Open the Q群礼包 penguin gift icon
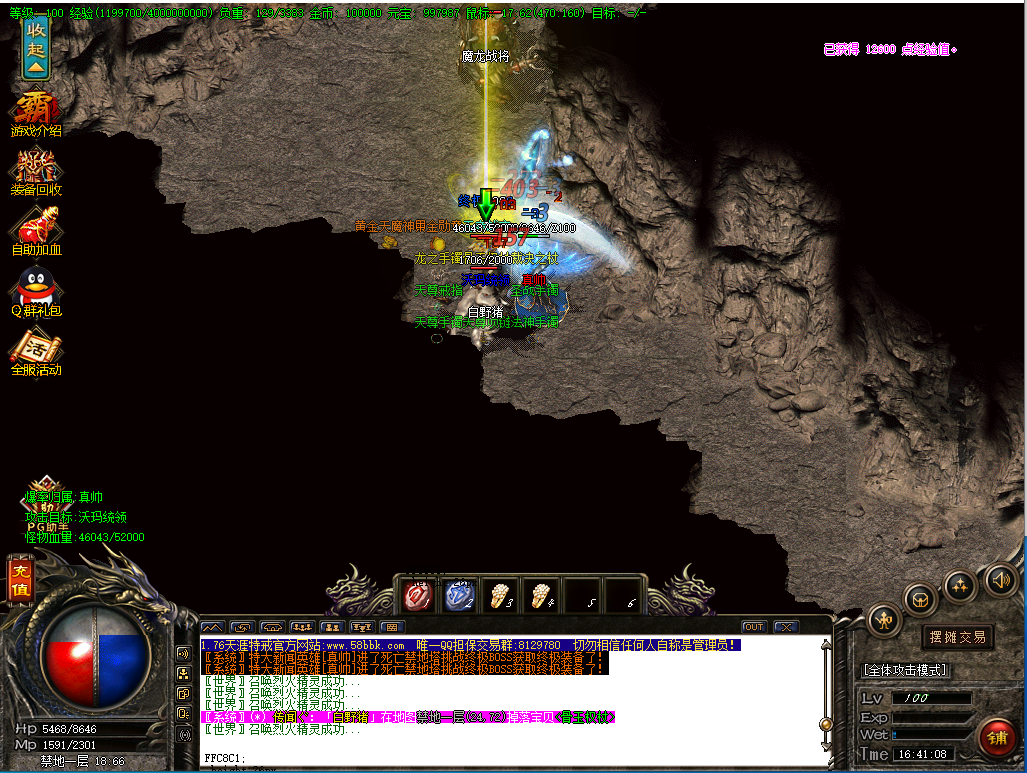Screen dimensions: 1027x773 coord(36,293)
